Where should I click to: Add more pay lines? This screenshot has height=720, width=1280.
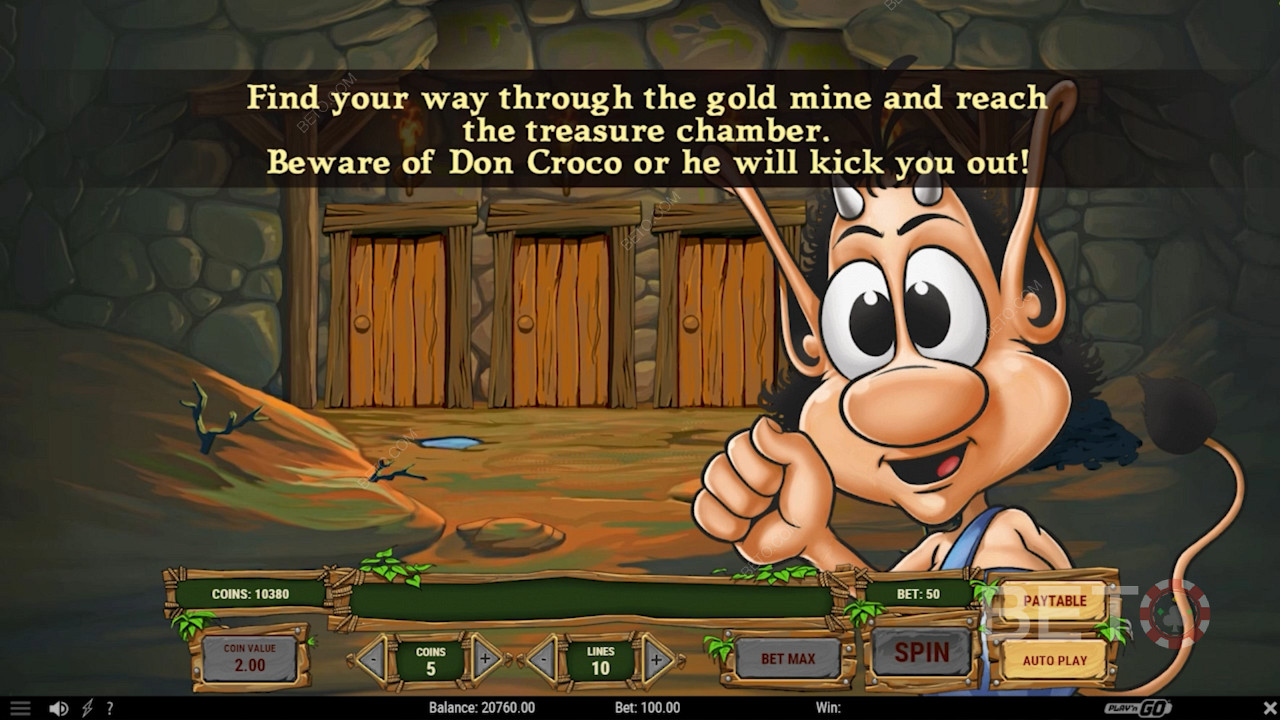657,659
